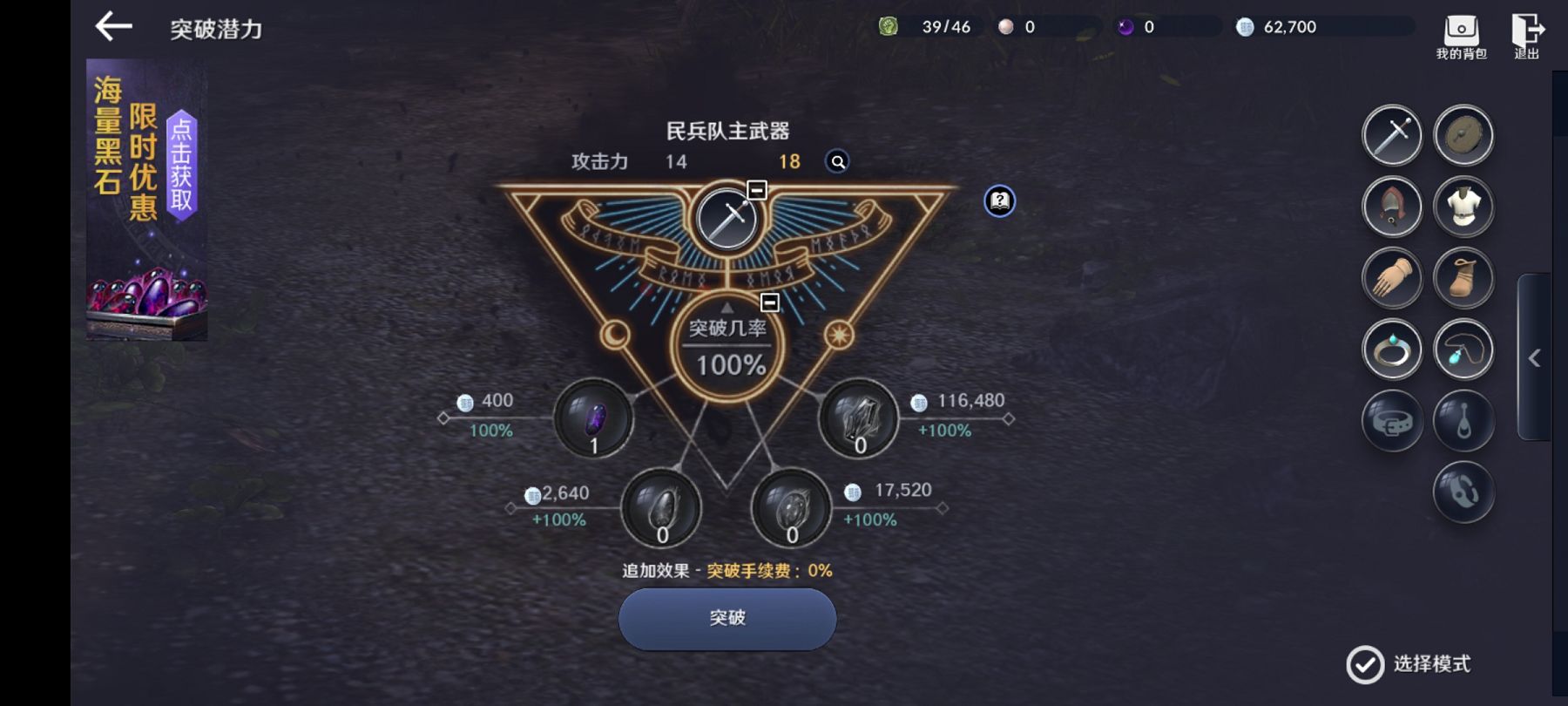Open the black stone sale banner
1568x706 pixels.
point(146,200)
